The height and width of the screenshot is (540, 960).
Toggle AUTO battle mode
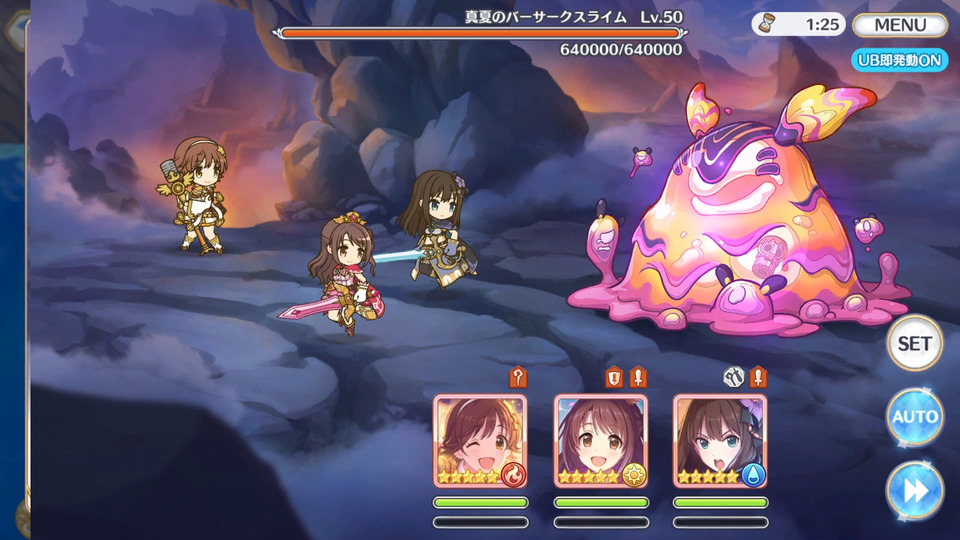click(914, 417)
